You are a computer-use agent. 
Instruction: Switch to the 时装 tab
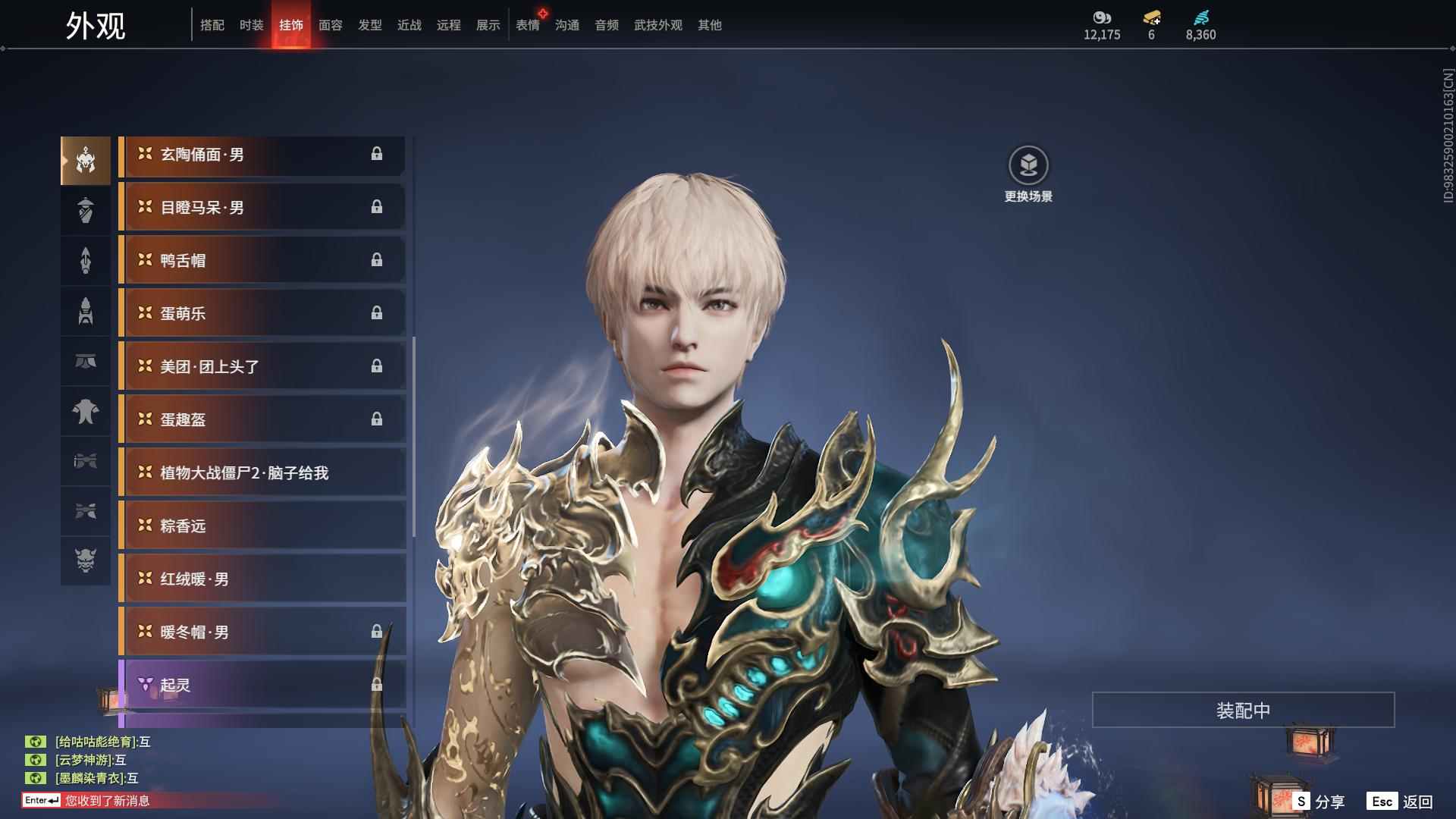(251, 25)
